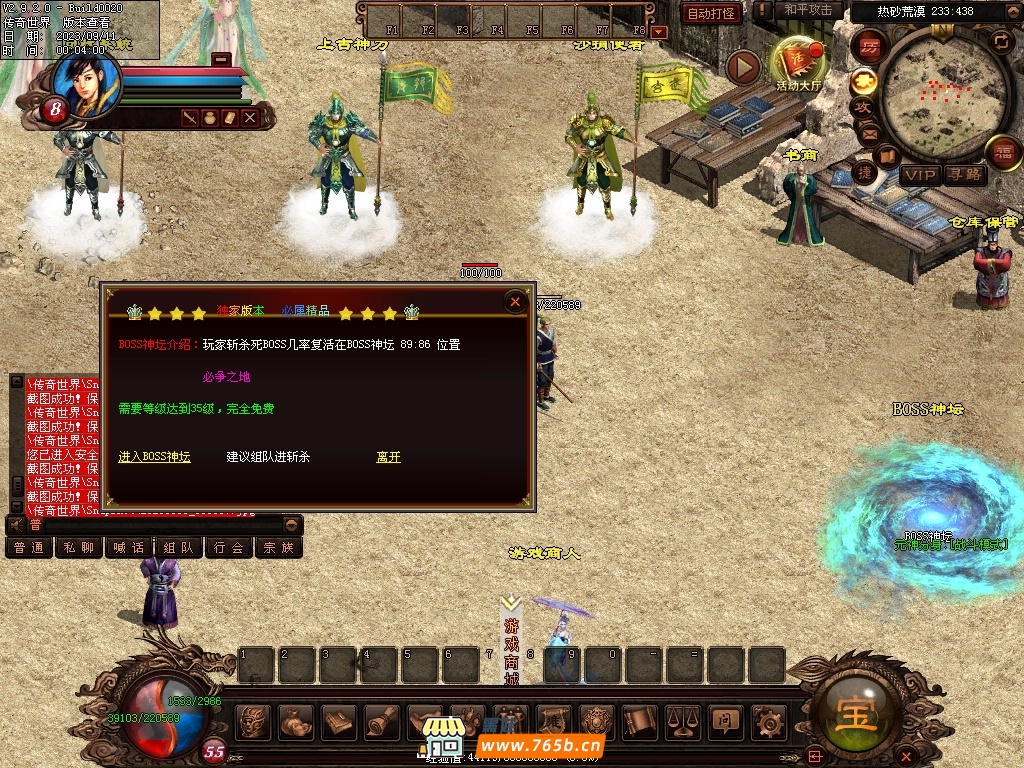Activate the 寻路 pathfinding button

(965, 175)
